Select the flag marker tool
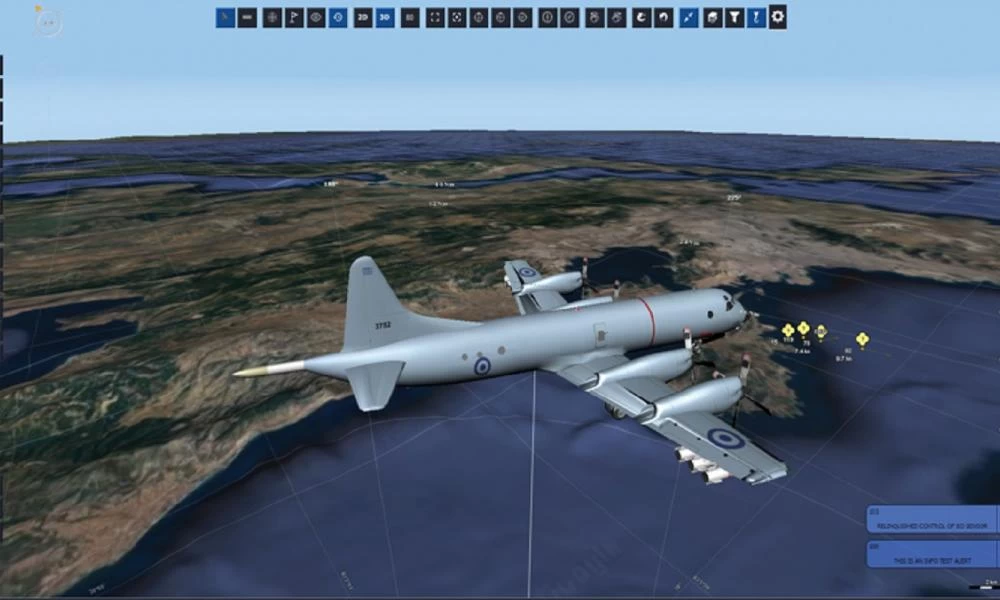Screen dimensions: 1000x600 pyautogui.click(x=294, y=17)
